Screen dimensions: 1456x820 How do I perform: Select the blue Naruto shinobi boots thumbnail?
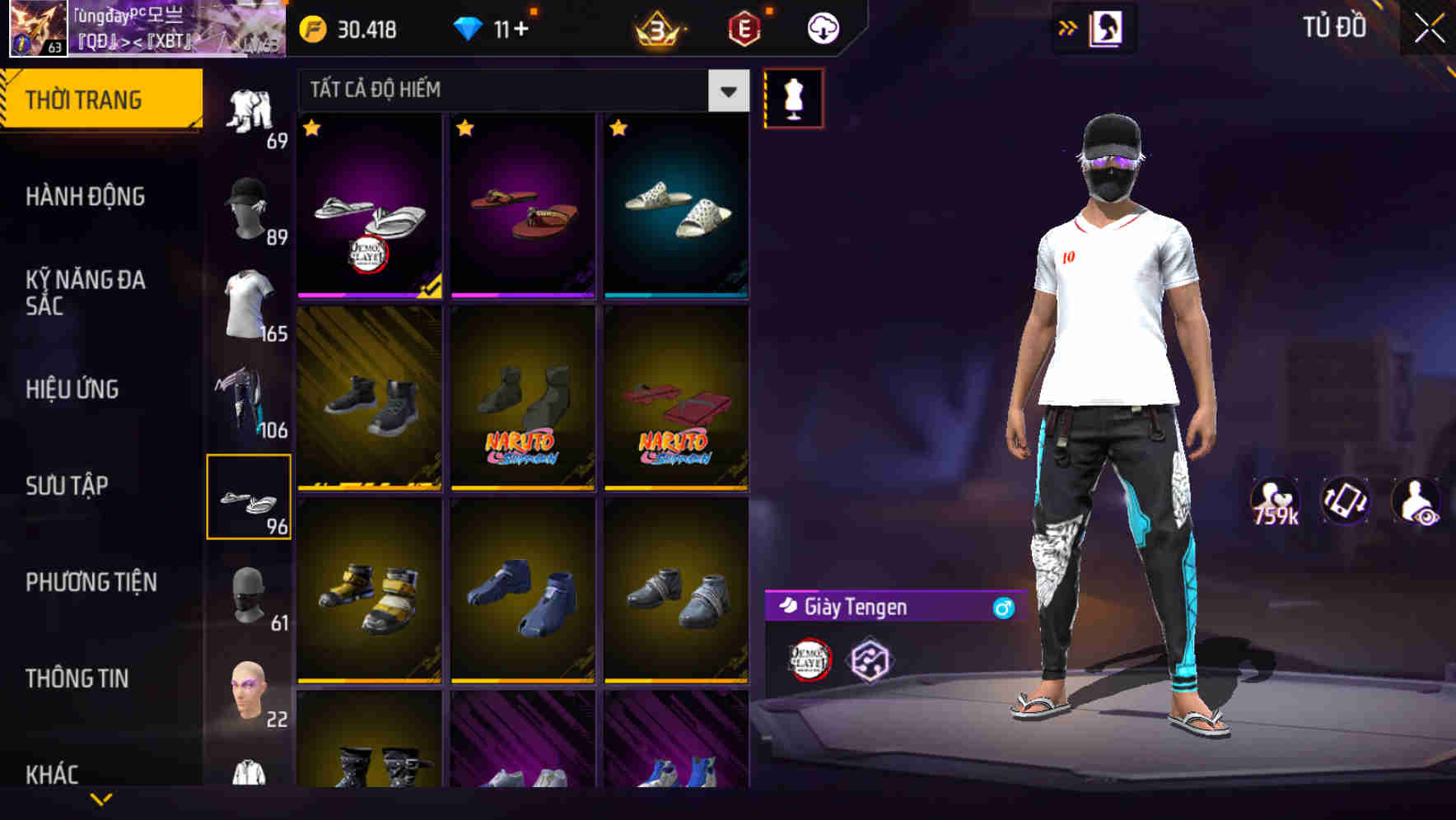click(x=523, y=593)
